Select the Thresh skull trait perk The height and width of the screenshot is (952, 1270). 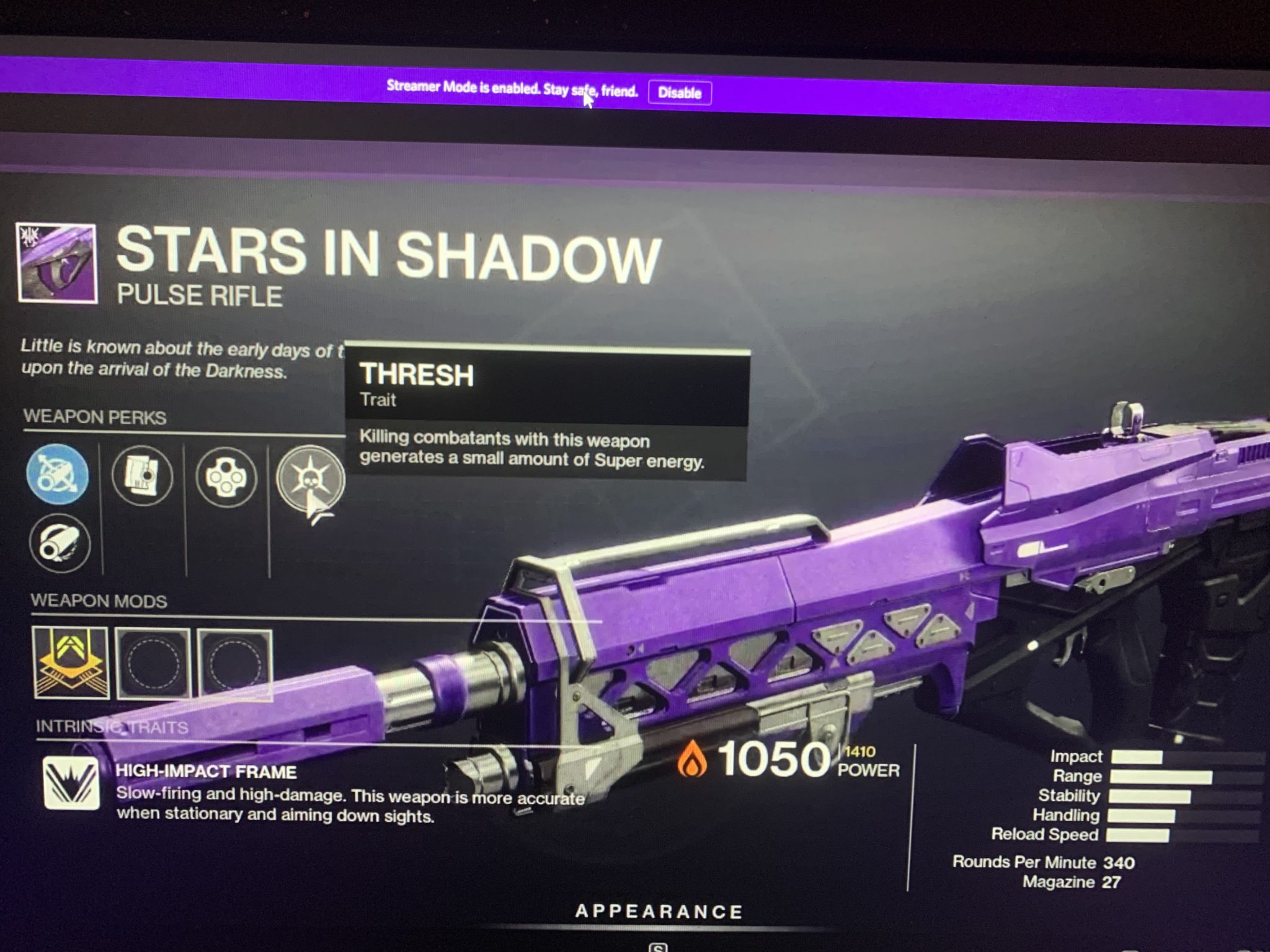309,478
